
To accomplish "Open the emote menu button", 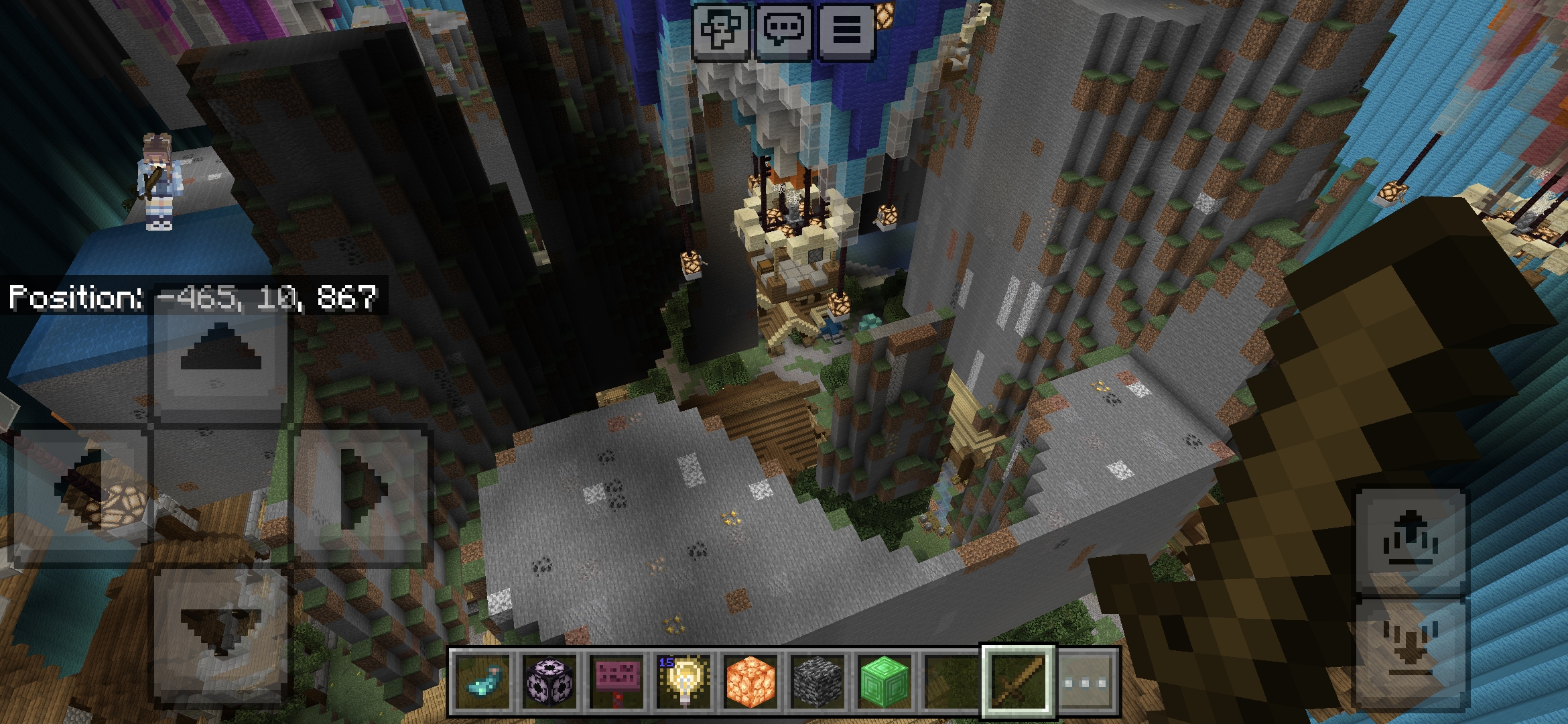I will click(x=720, y=30).
